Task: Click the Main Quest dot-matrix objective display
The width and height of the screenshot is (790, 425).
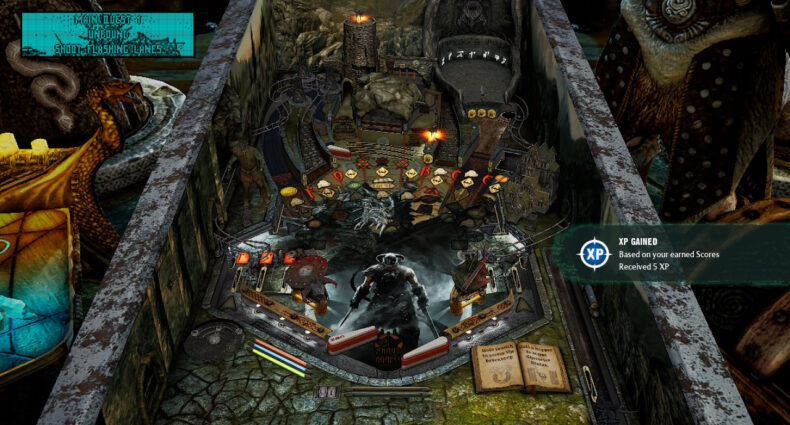Action: [x=107, y=35]
